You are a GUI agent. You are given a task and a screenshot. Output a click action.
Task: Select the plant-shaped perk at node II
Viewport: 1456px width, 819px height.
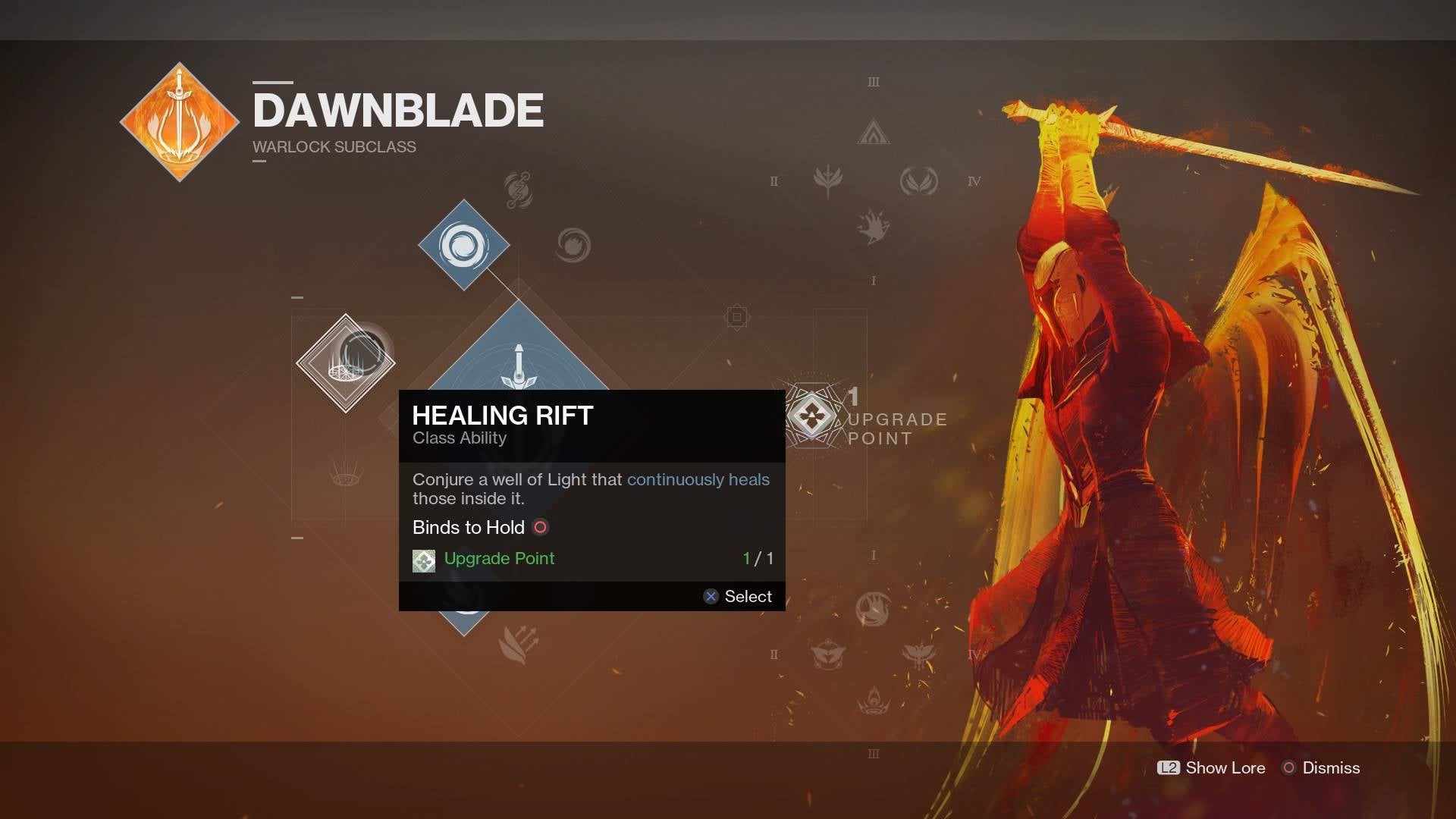pos(828,181)
